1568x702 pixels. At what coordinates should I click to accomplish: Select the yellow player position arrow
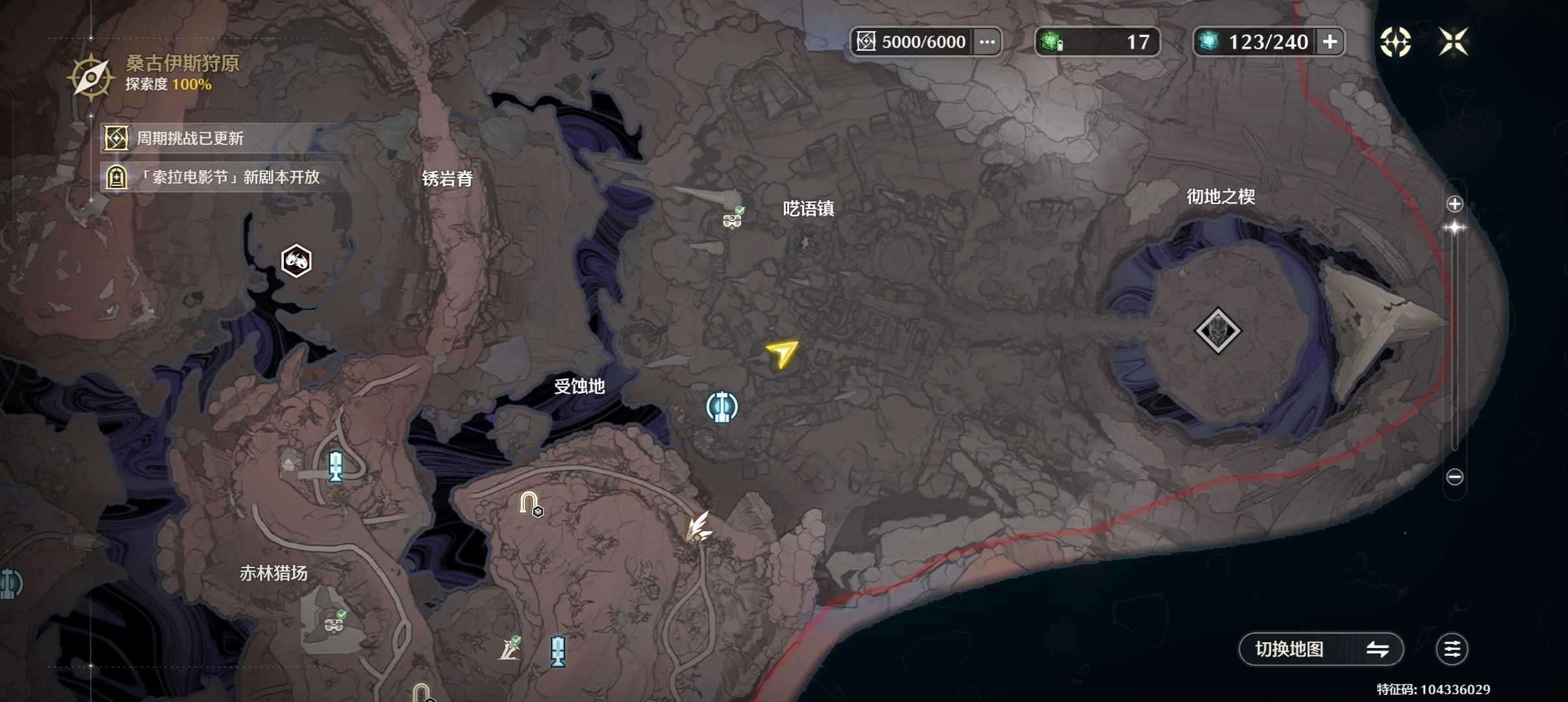click(783, 354)
